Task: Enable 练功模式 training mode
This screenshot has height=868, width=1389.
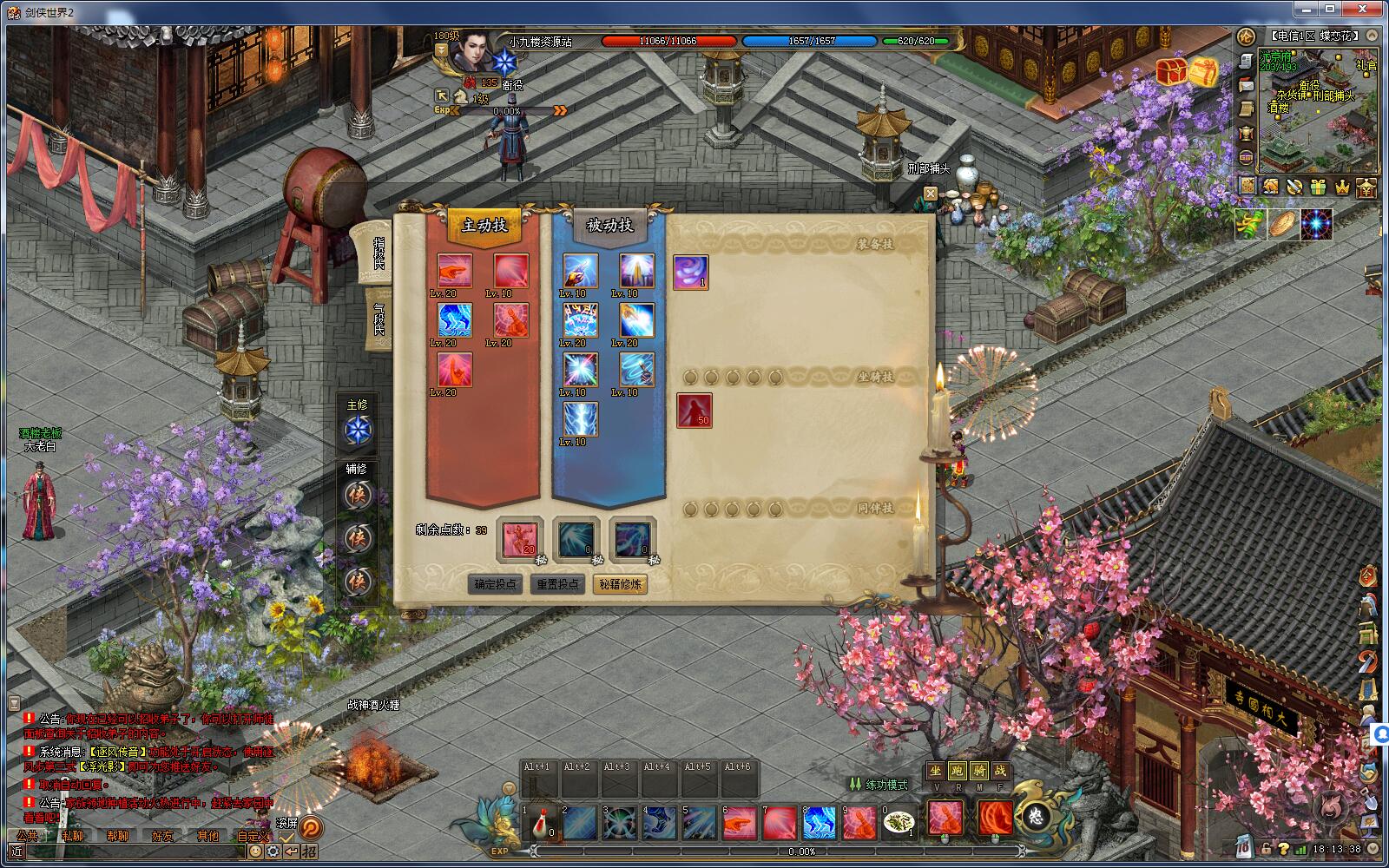Action: tap(879, 785)
